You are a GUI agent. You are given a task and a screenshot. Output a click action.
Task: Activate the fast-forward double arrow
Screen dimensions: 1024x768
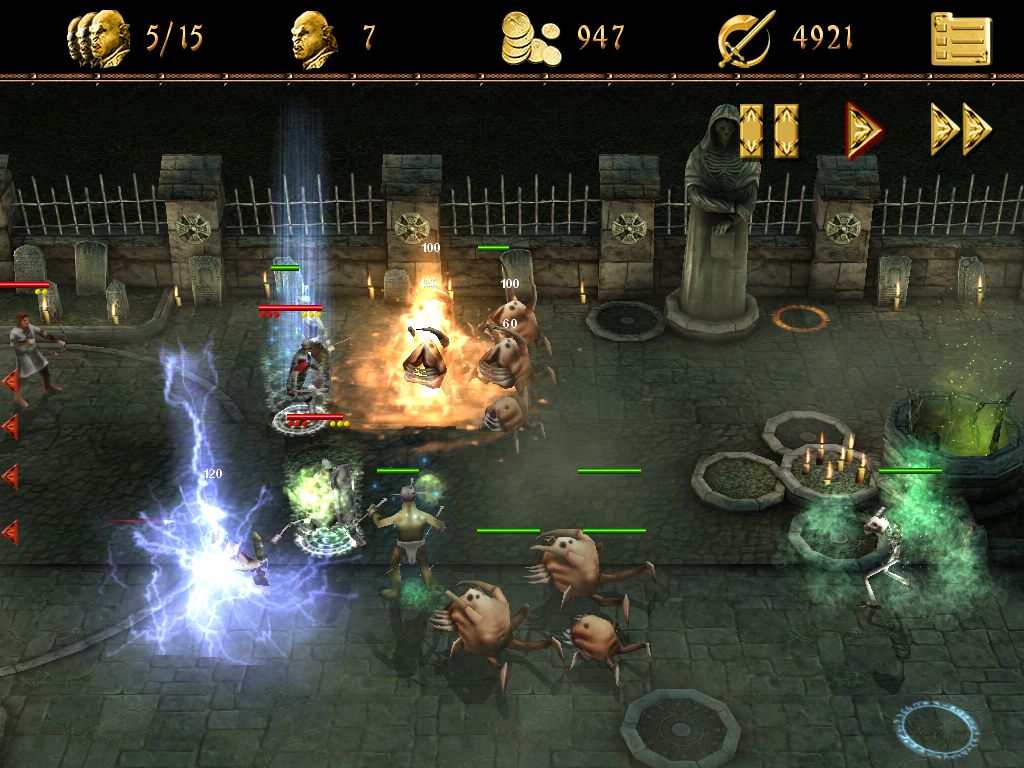[961, 130]
